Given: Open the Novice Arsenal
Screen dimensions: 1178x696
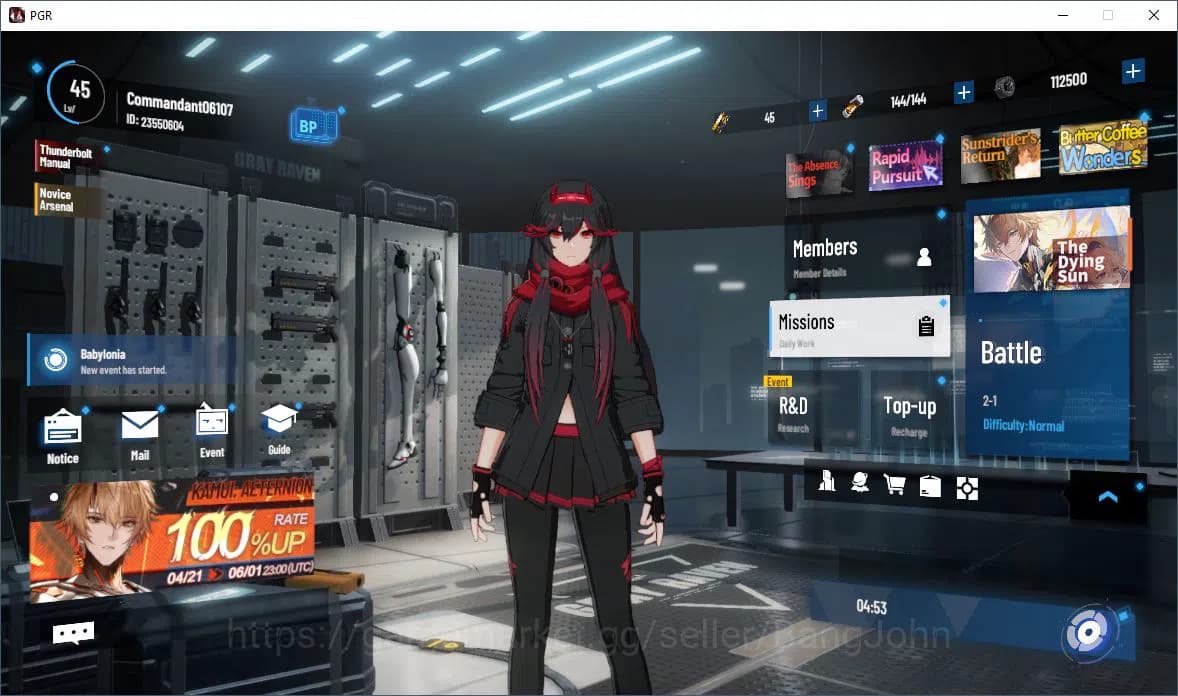Looking at the screenshot, I should click(x=67, y=200).
